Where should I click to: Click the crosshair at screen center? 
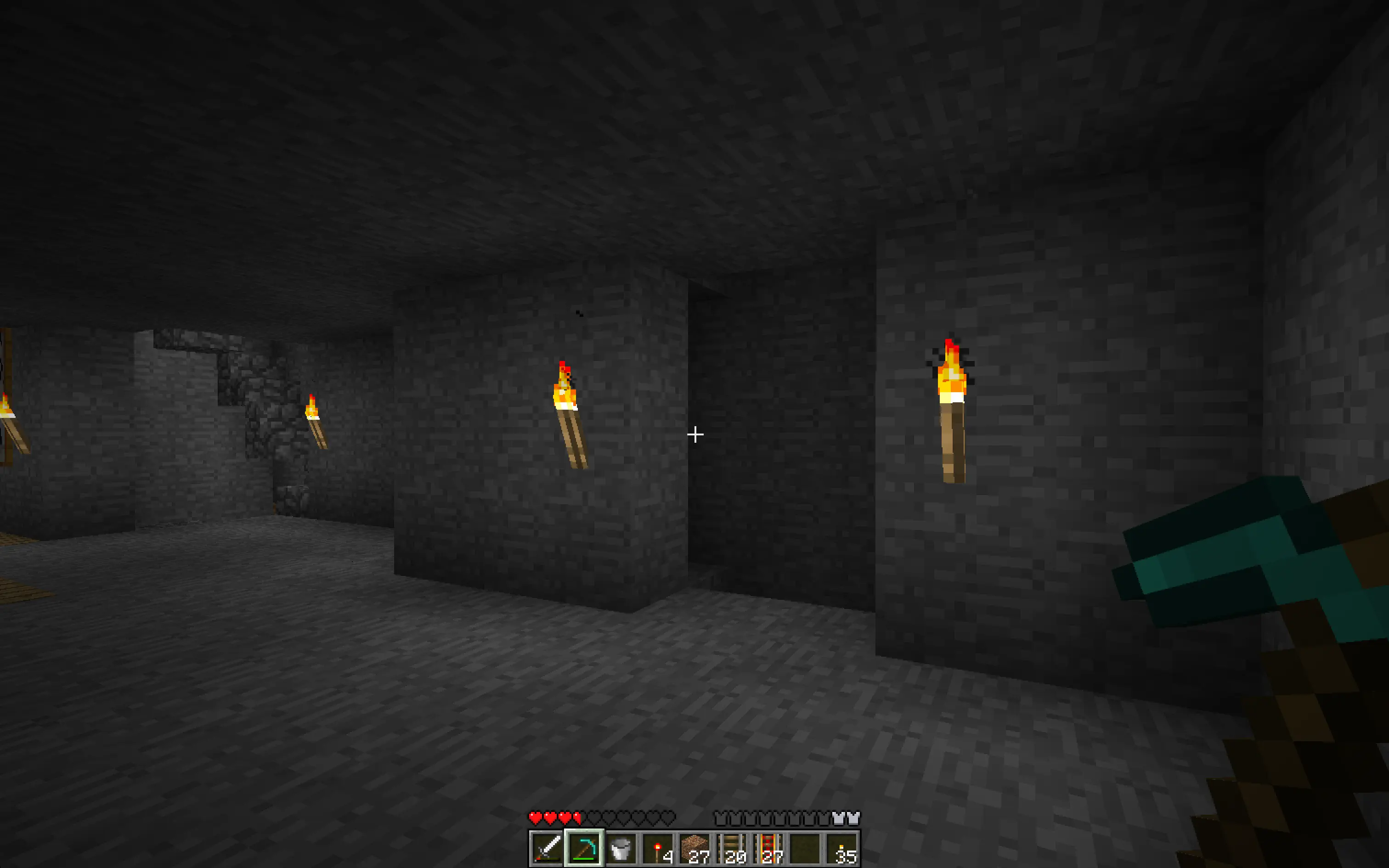(694, 434)
